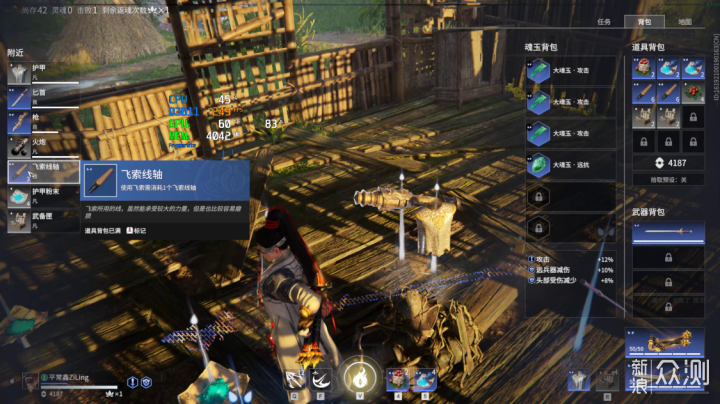Pick up the 匕首 dagger nearby
720x404 pixels.
click(x=40, y=97)
